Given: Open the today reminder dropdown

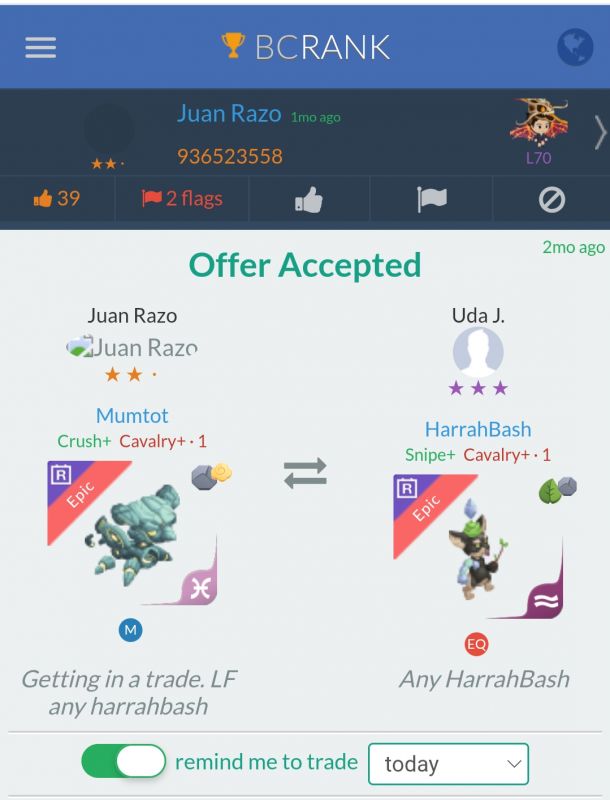Looking at the screenshot, I should click(x=448, y=764).
